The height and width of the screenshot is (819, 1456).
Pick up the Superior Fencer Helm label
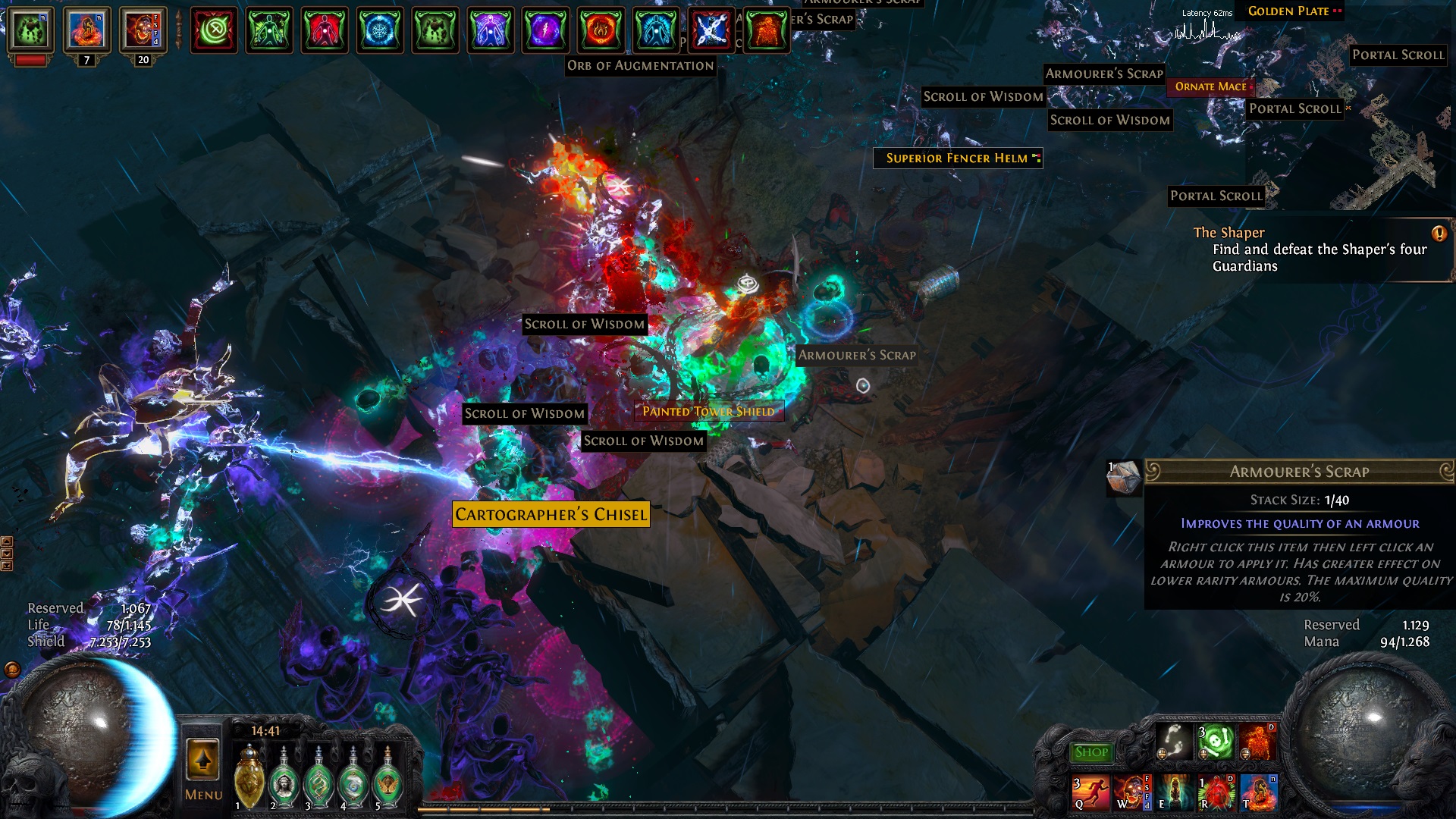pos(957,158)
